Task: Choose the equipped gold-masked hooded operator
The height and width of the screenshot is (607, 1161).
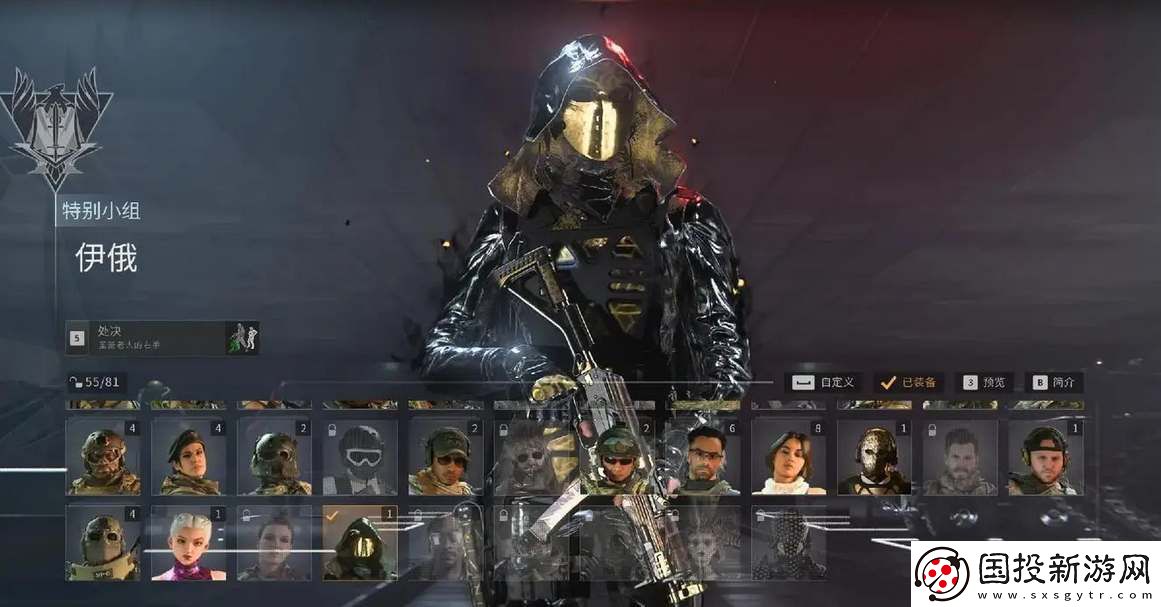Action: click(x=360, y=543)
